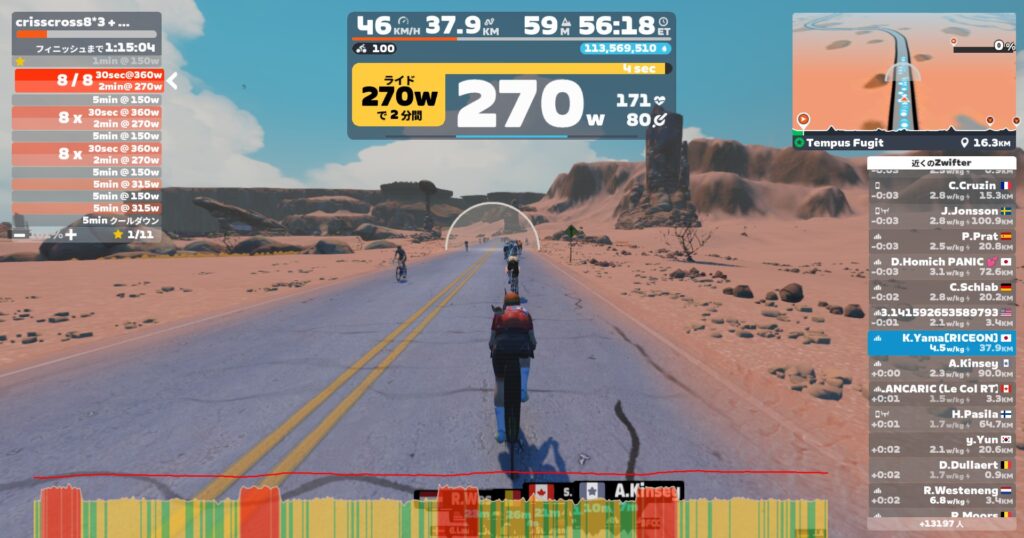The width and height of the screenshot is (1024, 538).
Task: Choose rider D.Homich PANIC from the list
Action: tap(942, 266)
